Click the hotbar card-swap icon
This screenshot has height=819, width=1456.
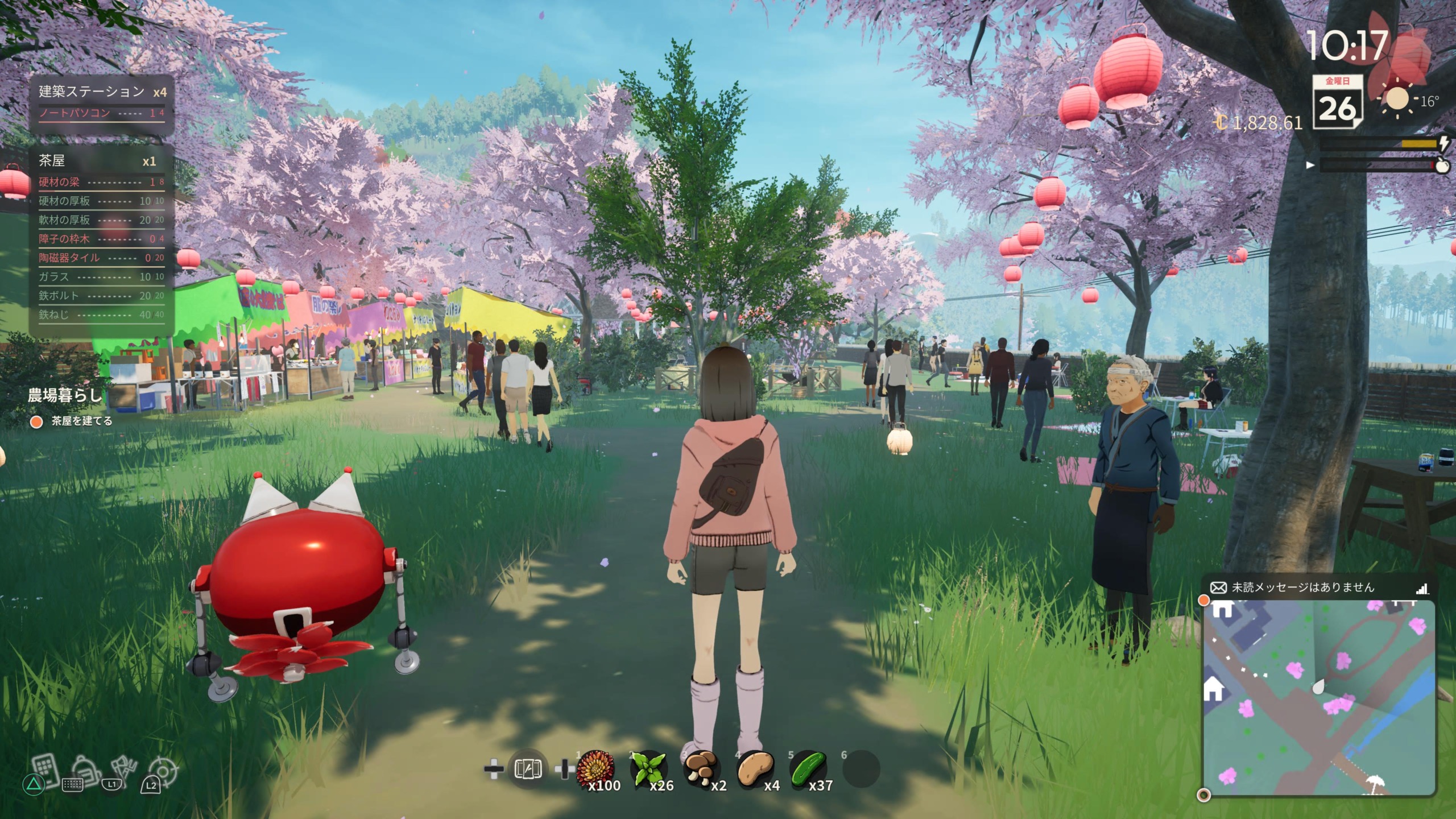(527, 770)
